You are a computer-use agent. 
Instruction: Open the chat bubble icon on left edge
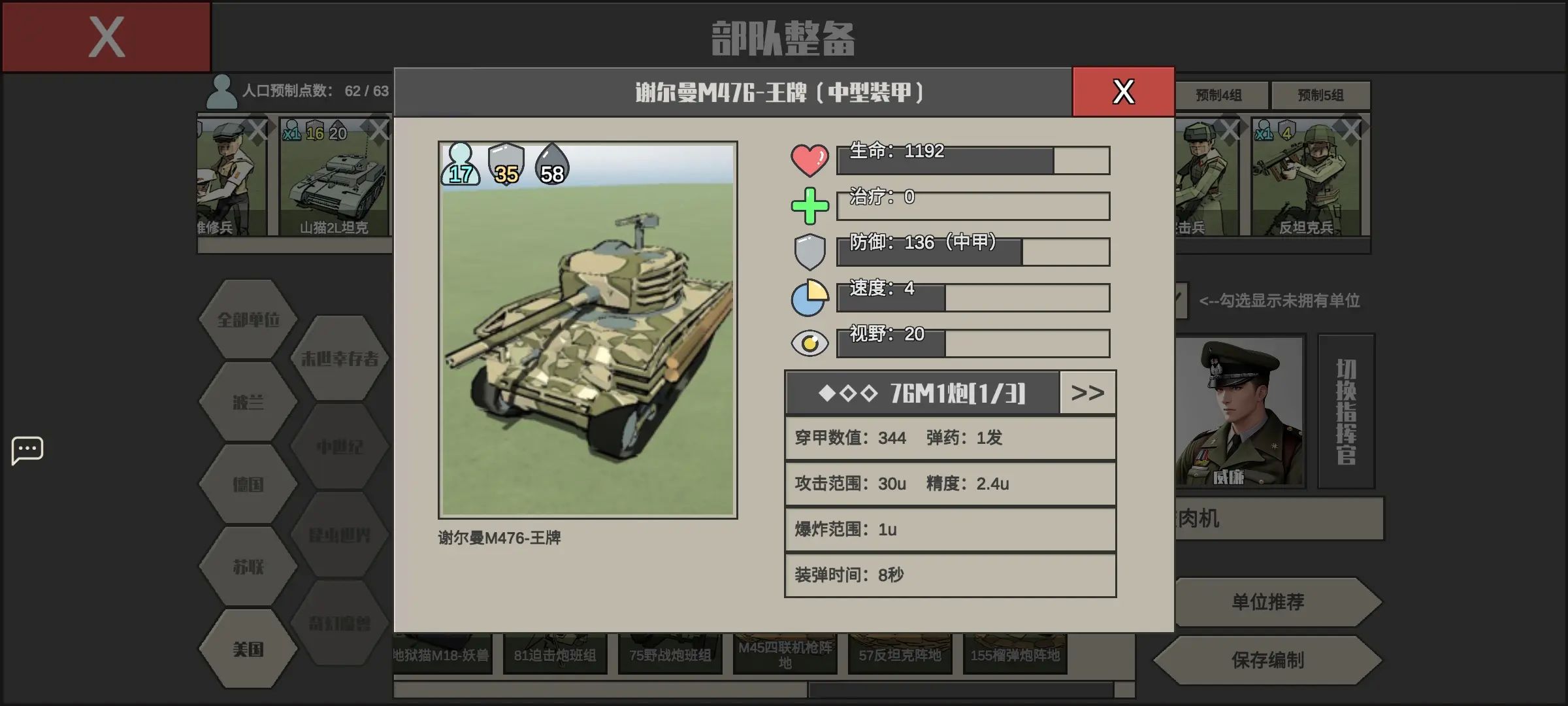coord(27,450)
